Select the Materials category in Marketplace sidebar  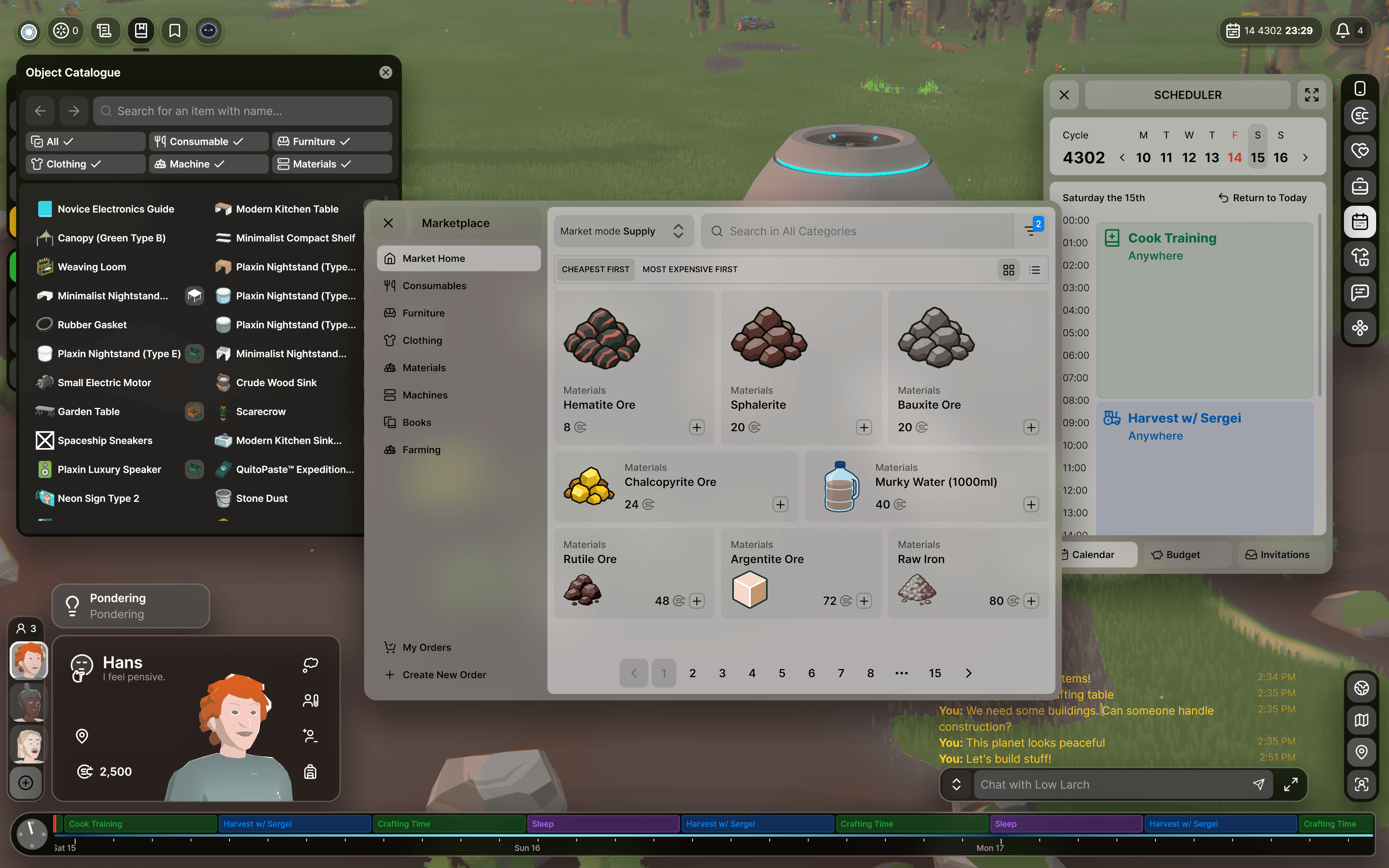[x=424, y=367]
